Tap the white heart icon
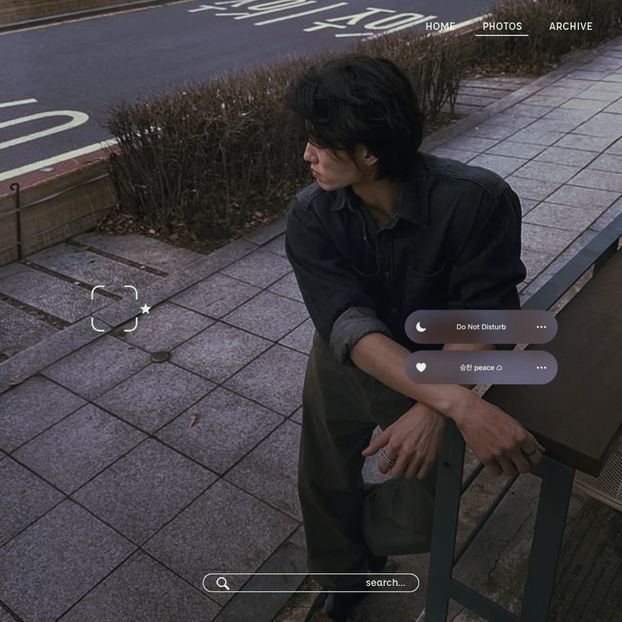 421,367
